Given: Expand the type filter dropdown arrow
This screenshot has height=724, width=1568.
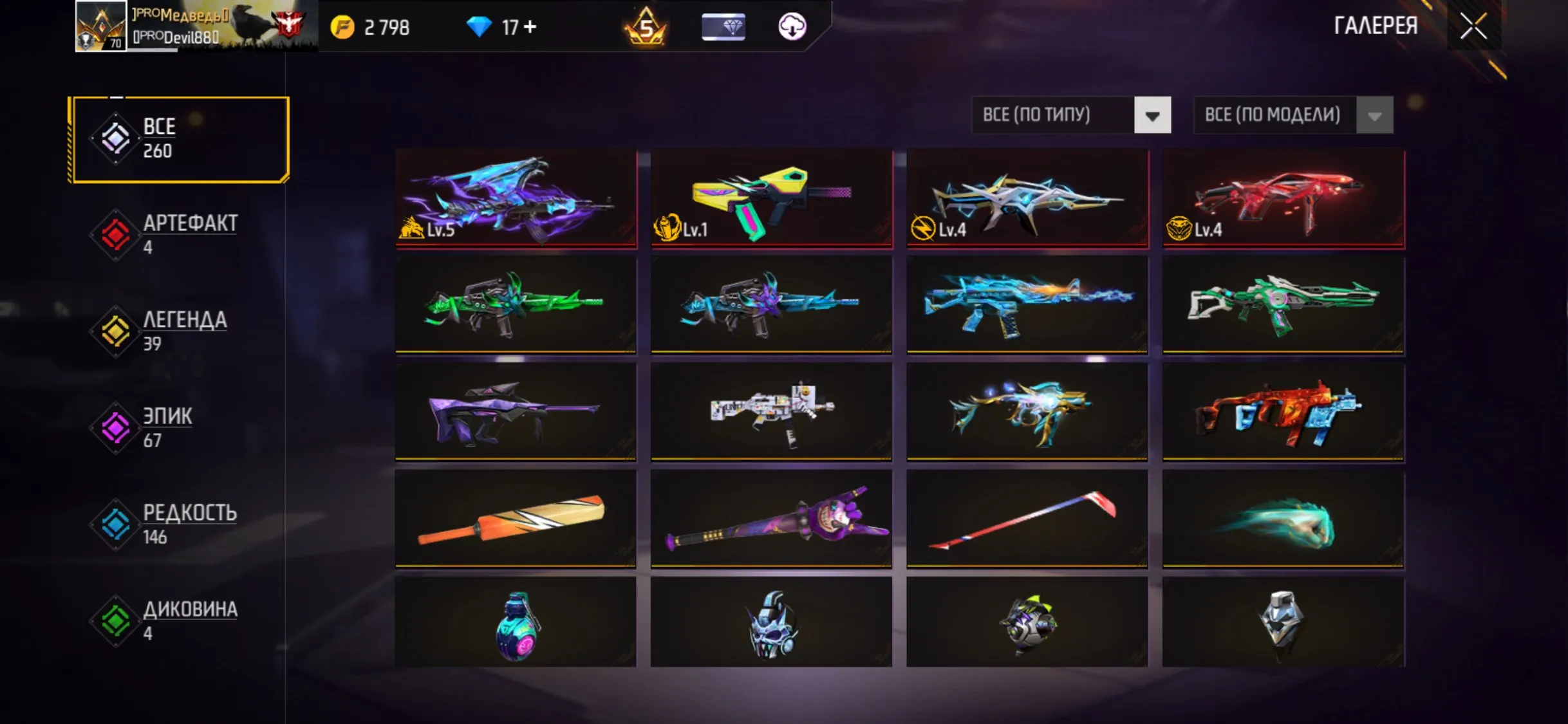Looking at the screenshot, I should click(1153, 115).
